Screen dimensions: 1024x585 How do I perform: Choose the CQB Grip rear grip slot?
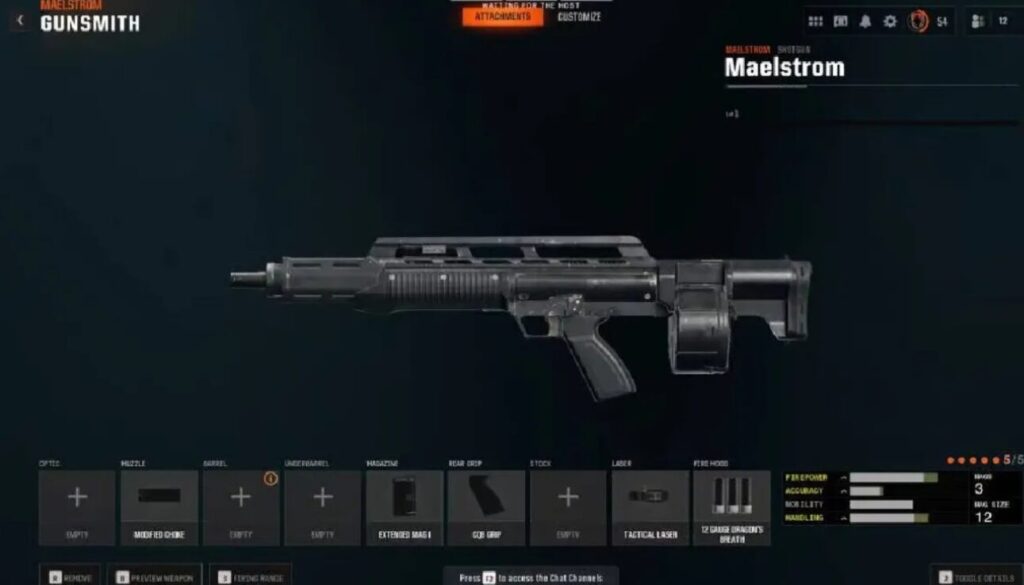click(486, 507)
